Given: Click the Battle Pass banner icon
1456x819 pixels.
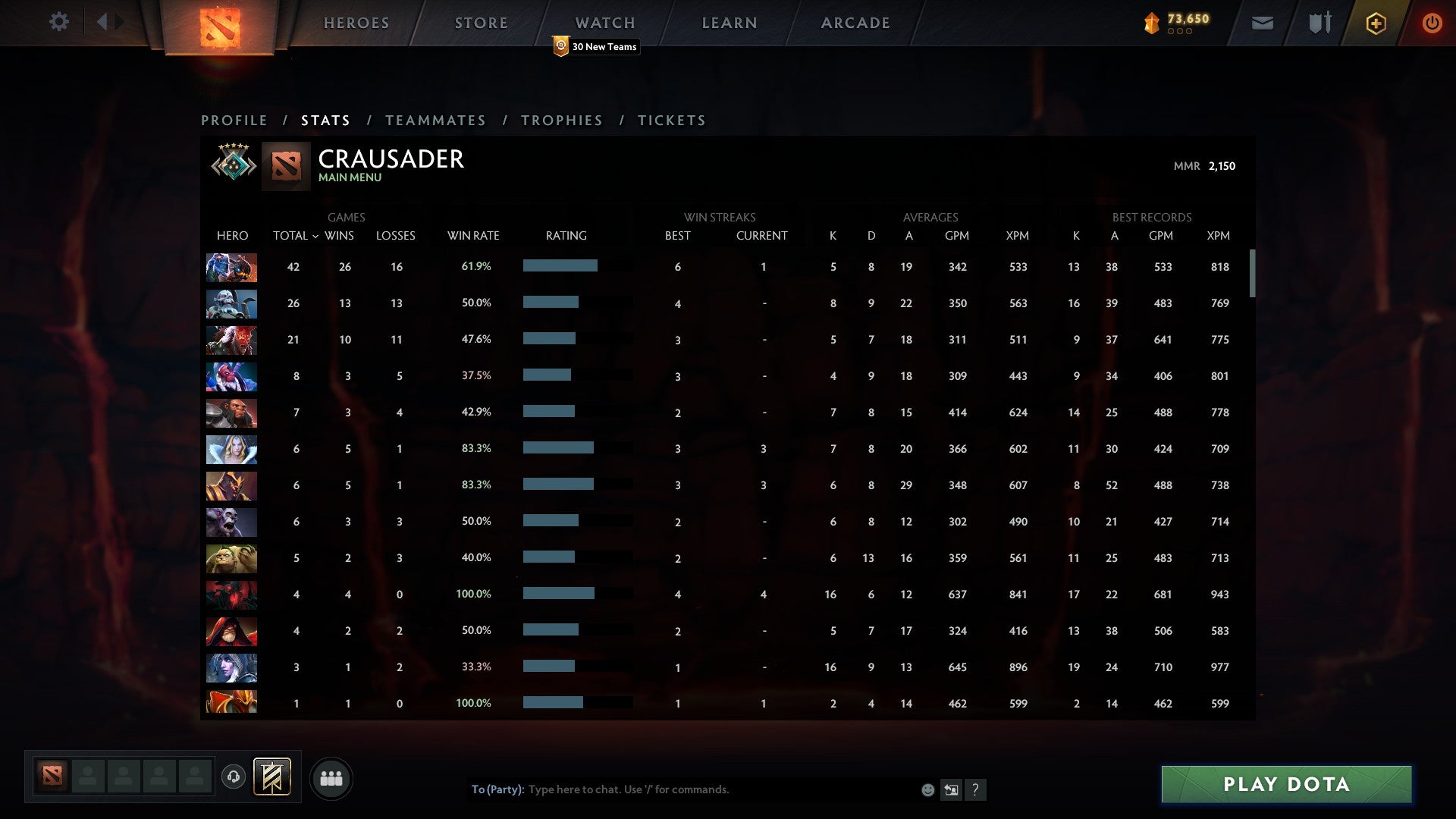Looking at the screenshot, I should 271,777.
